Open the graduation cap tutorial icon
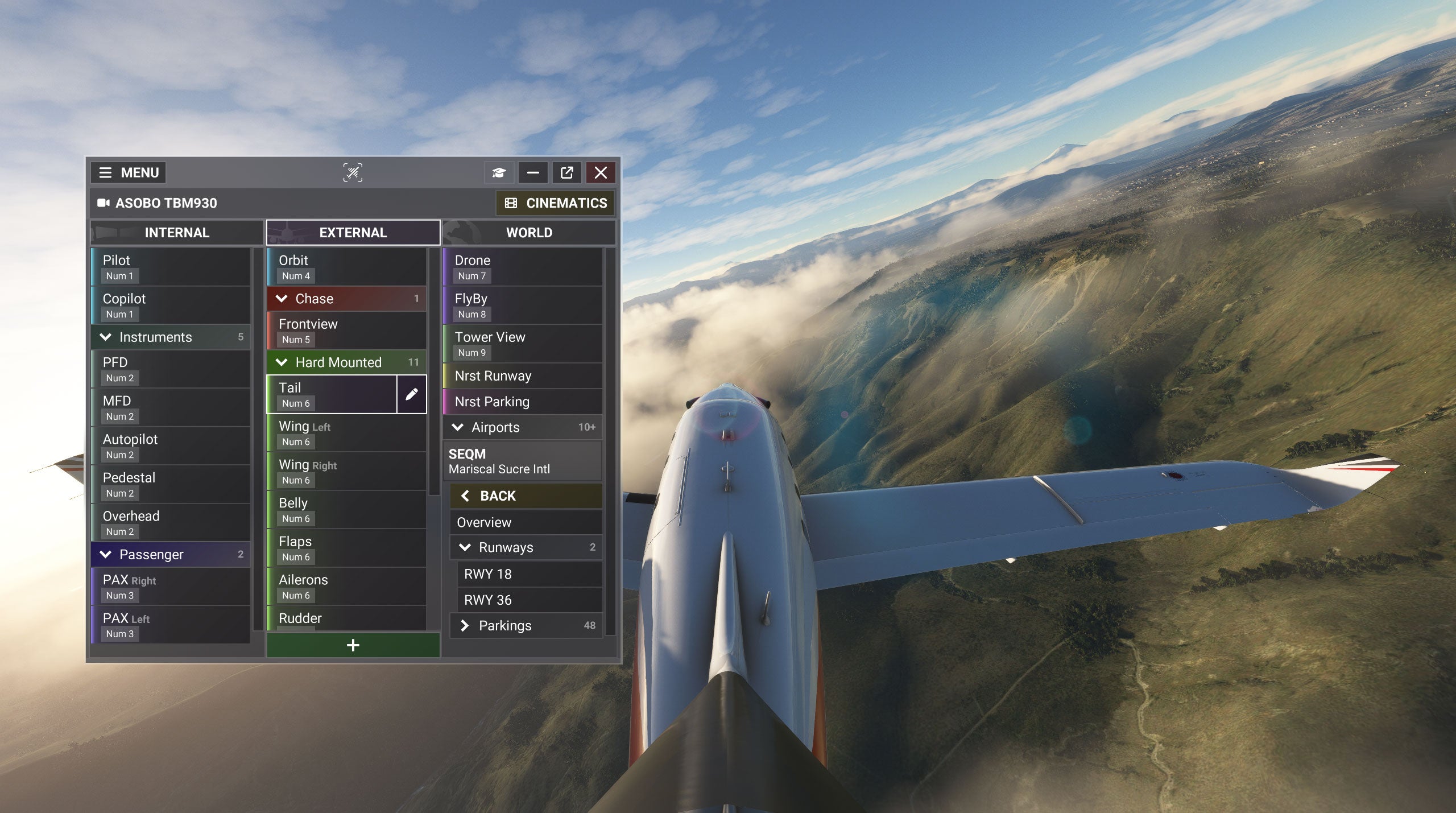 point(499,172)
